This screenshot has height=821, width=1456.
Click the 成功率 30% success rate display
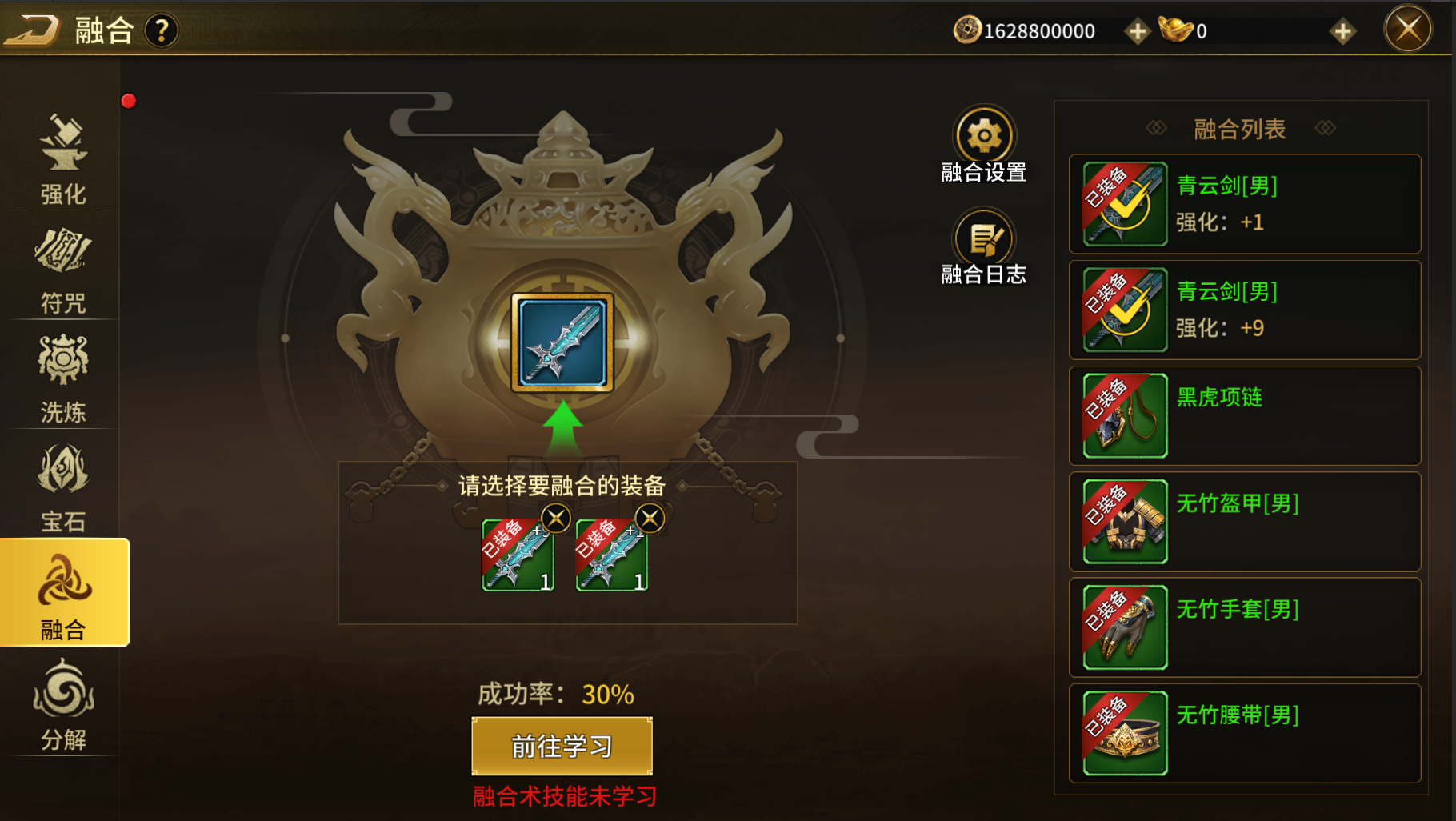tap(558, 694)
